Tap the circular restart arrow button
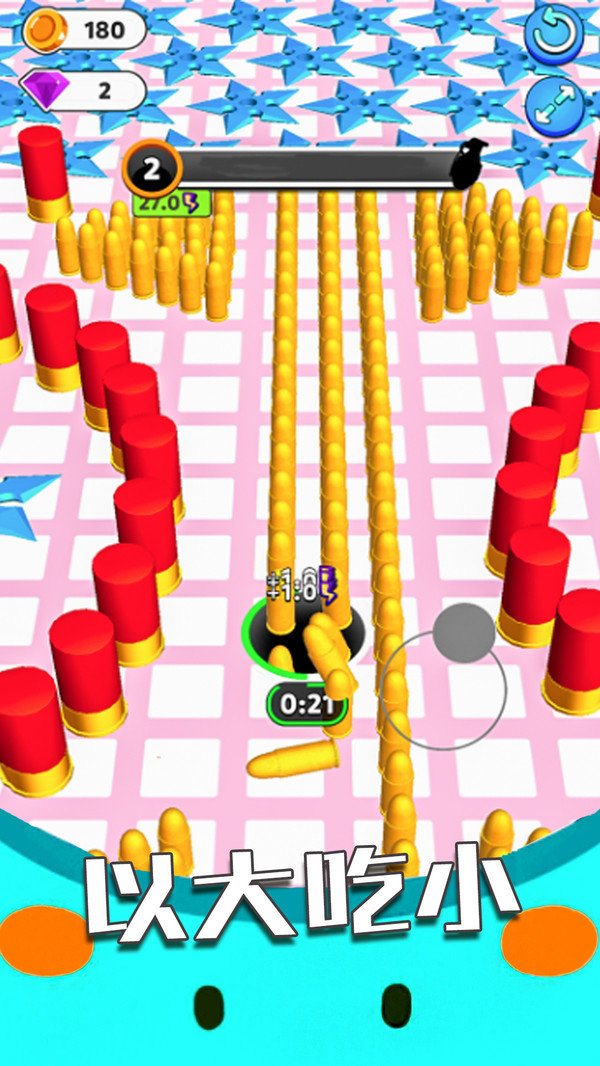This screenshot has height=1066, width=600. pos(554,33)
